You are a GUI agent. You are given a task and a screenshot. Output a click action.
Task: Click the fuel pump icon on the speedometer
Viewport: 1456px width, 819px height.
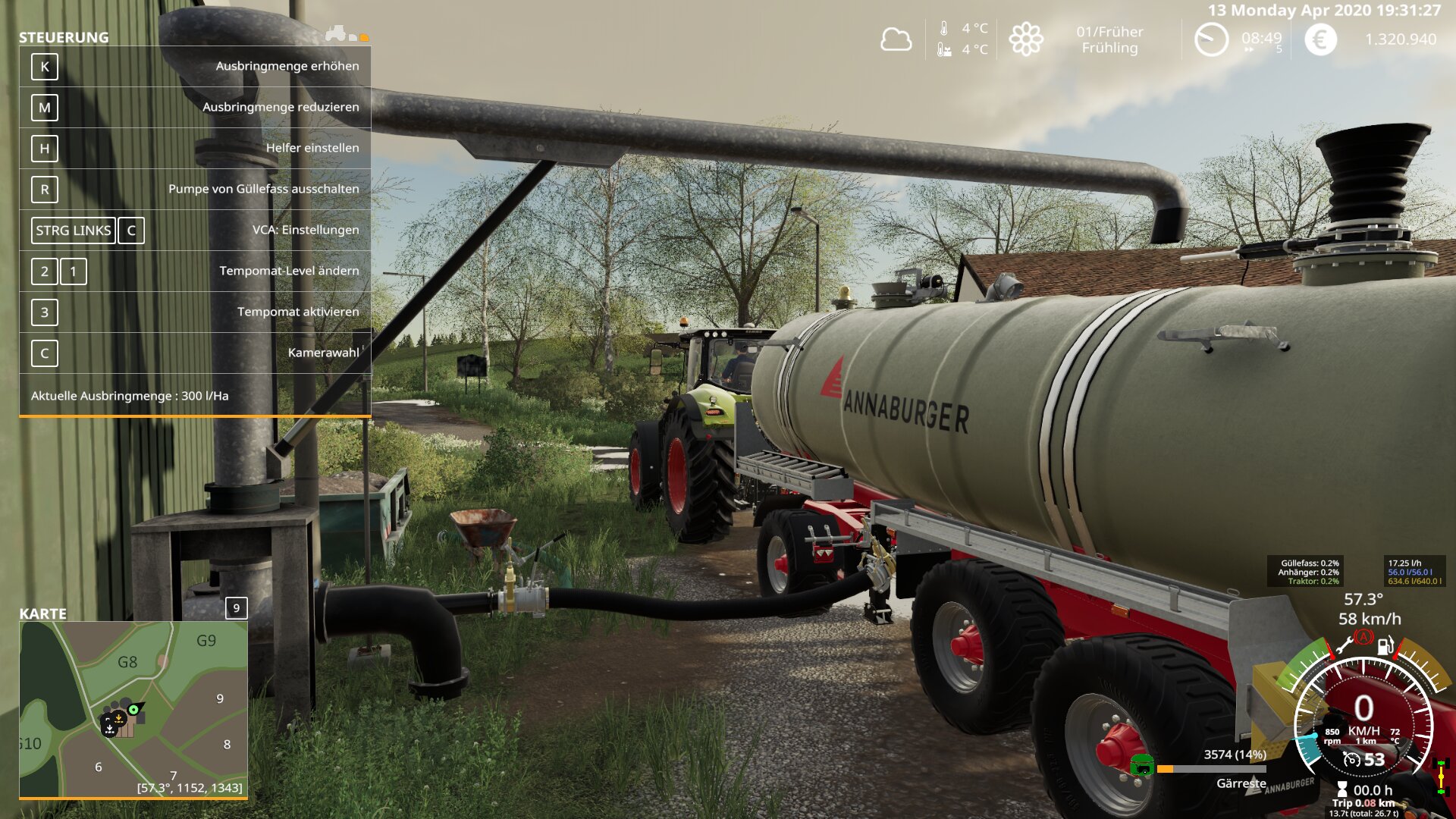[x=1385, y=646]
